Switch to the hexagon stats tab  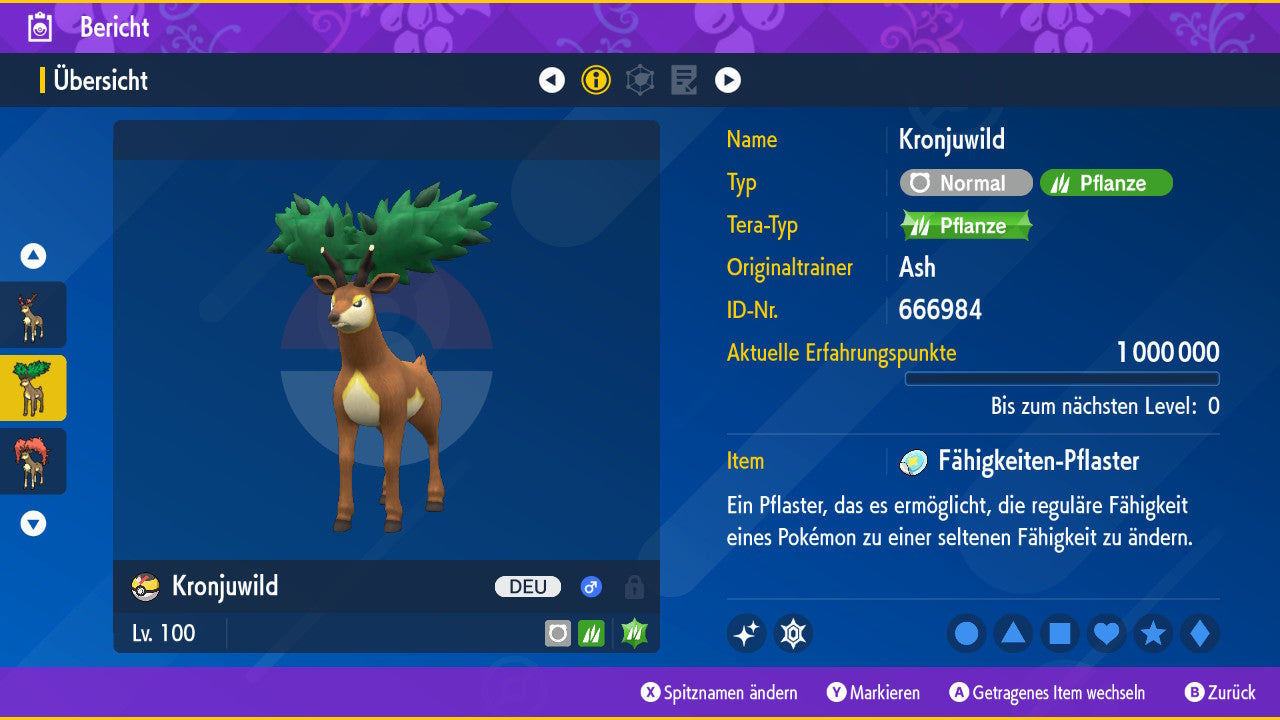[640, 80]
